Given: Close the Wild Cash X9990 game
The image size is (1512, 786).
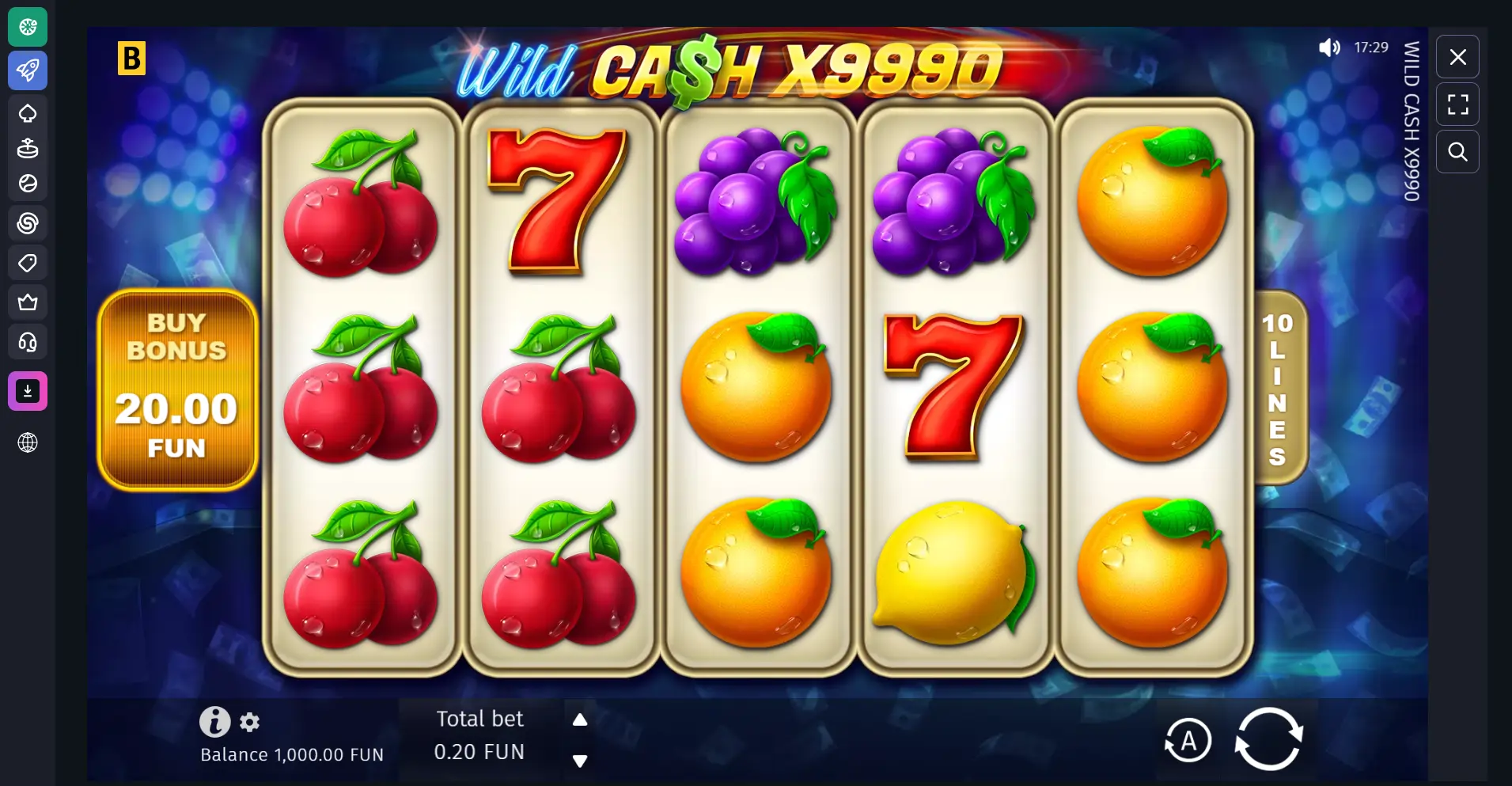Looking at the screenshot, I should 1458,56.
